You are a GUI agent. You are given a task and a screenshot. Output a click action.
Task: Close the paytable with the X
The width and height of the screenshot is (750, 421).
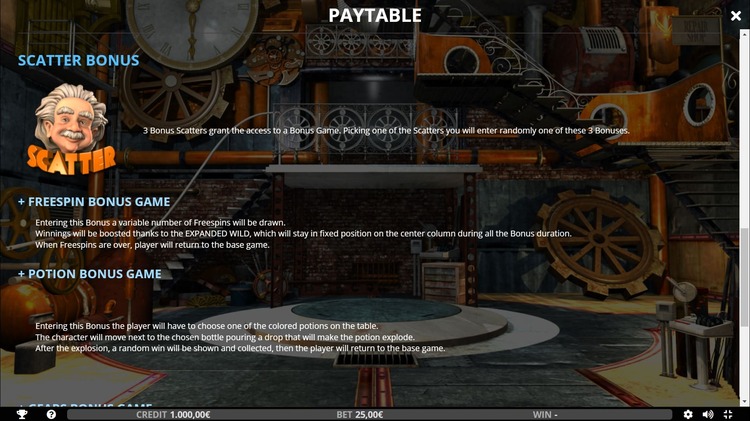click(x=736, y=16)
